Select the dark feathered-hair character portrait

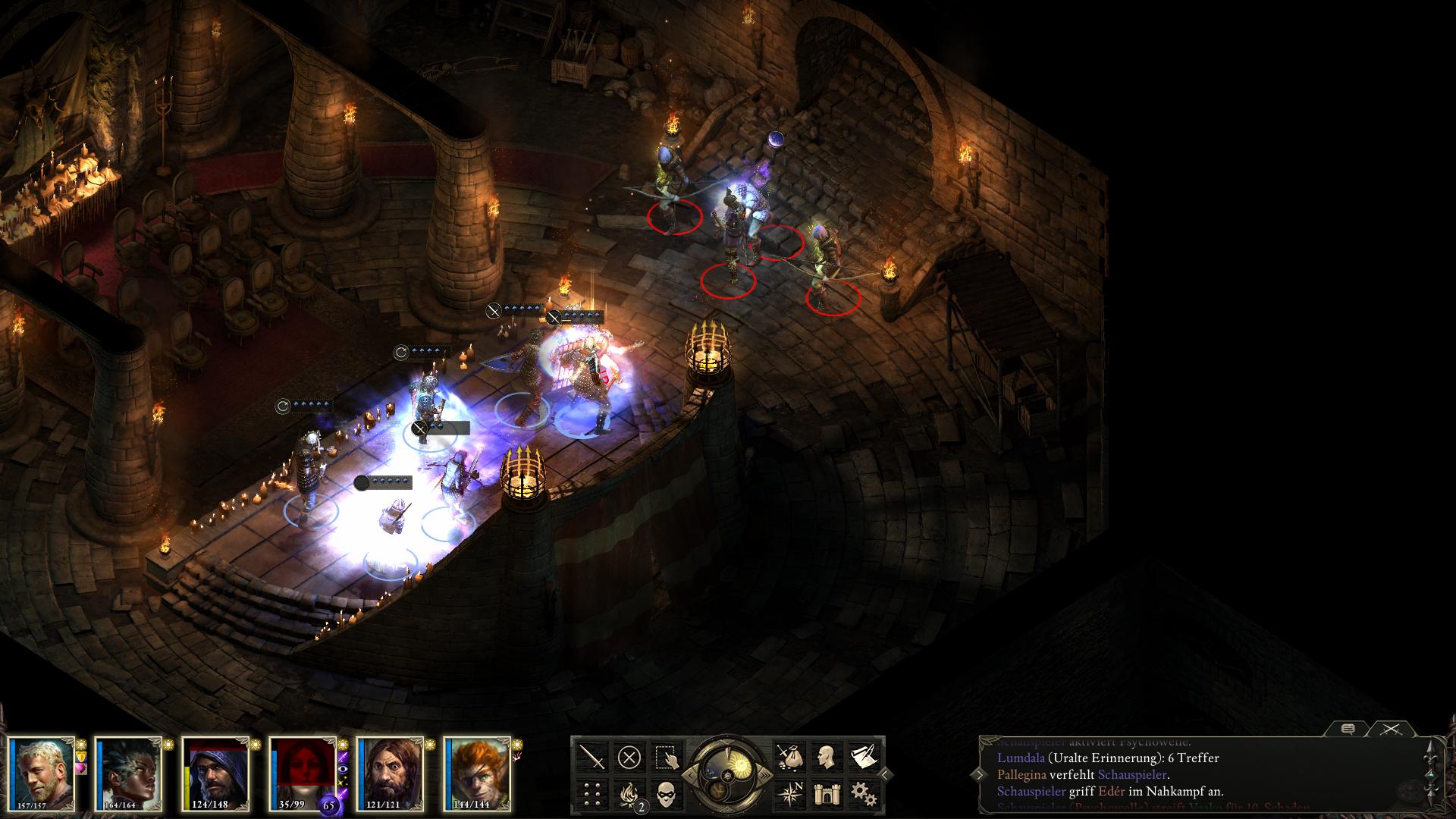129,772
